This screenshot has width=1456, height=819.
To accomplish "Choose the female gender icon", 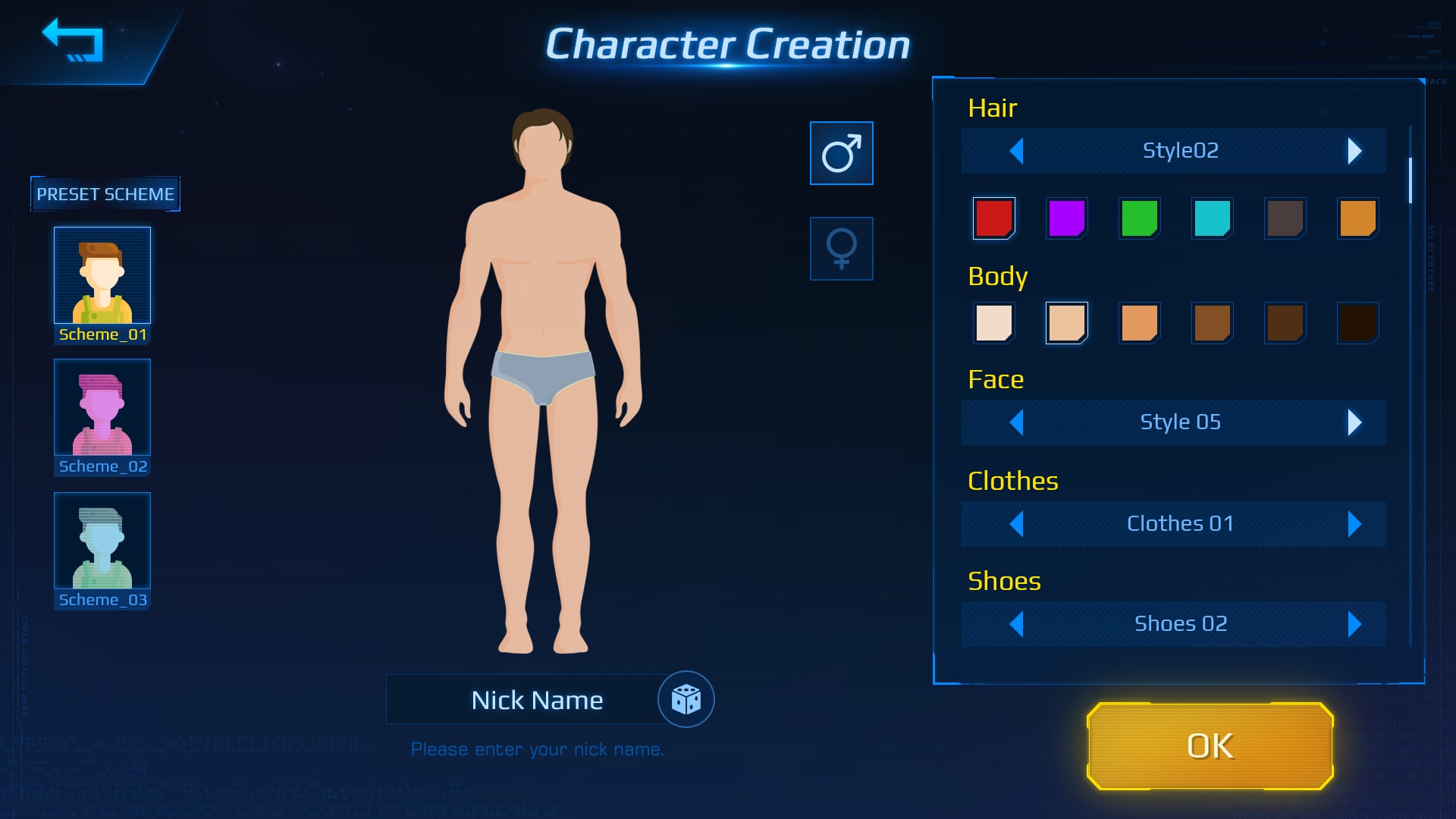I will pyautogui.click(x=841, y=249).
